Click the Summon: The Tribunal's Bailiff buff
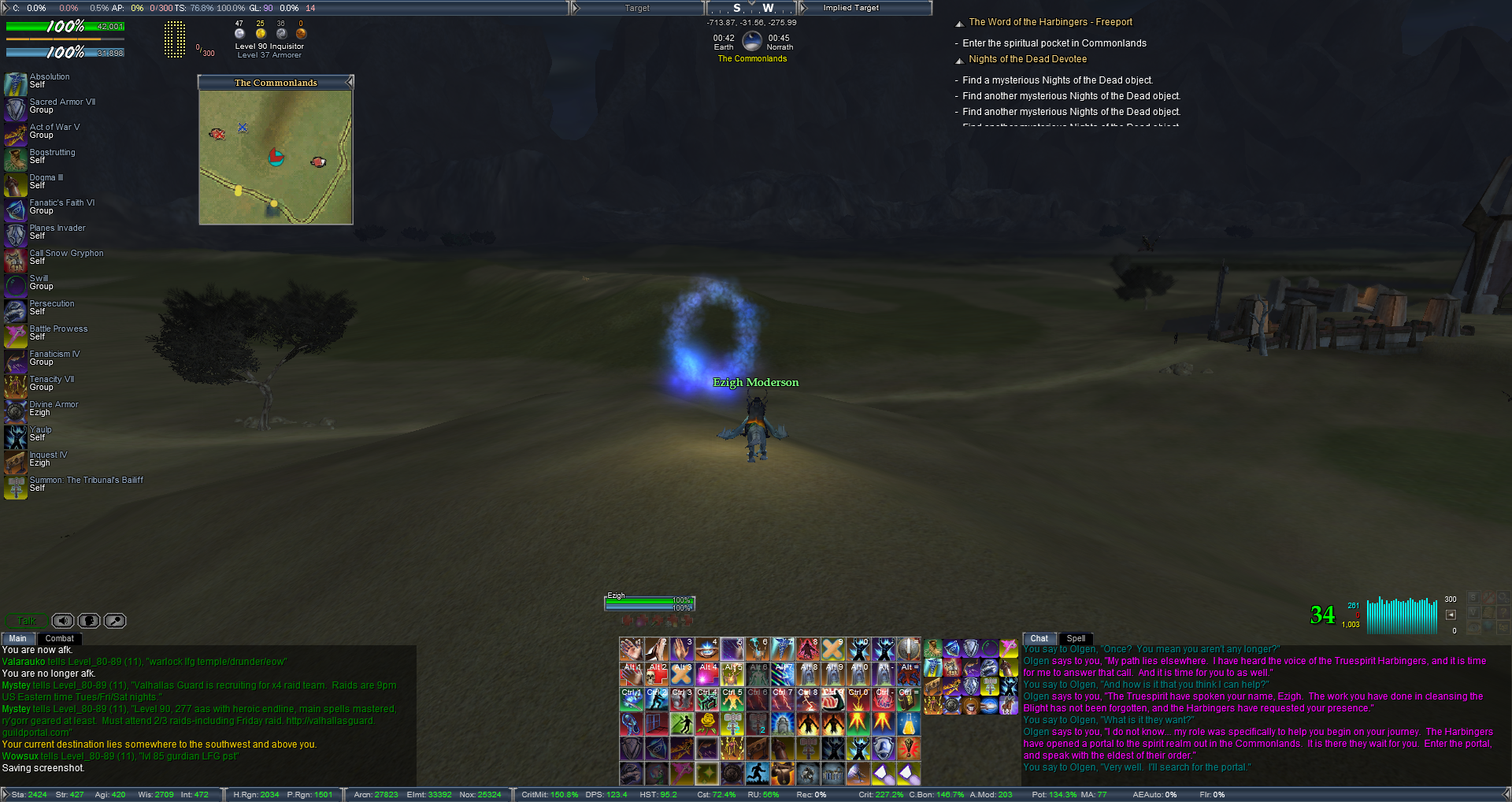 tap(16, 487)
